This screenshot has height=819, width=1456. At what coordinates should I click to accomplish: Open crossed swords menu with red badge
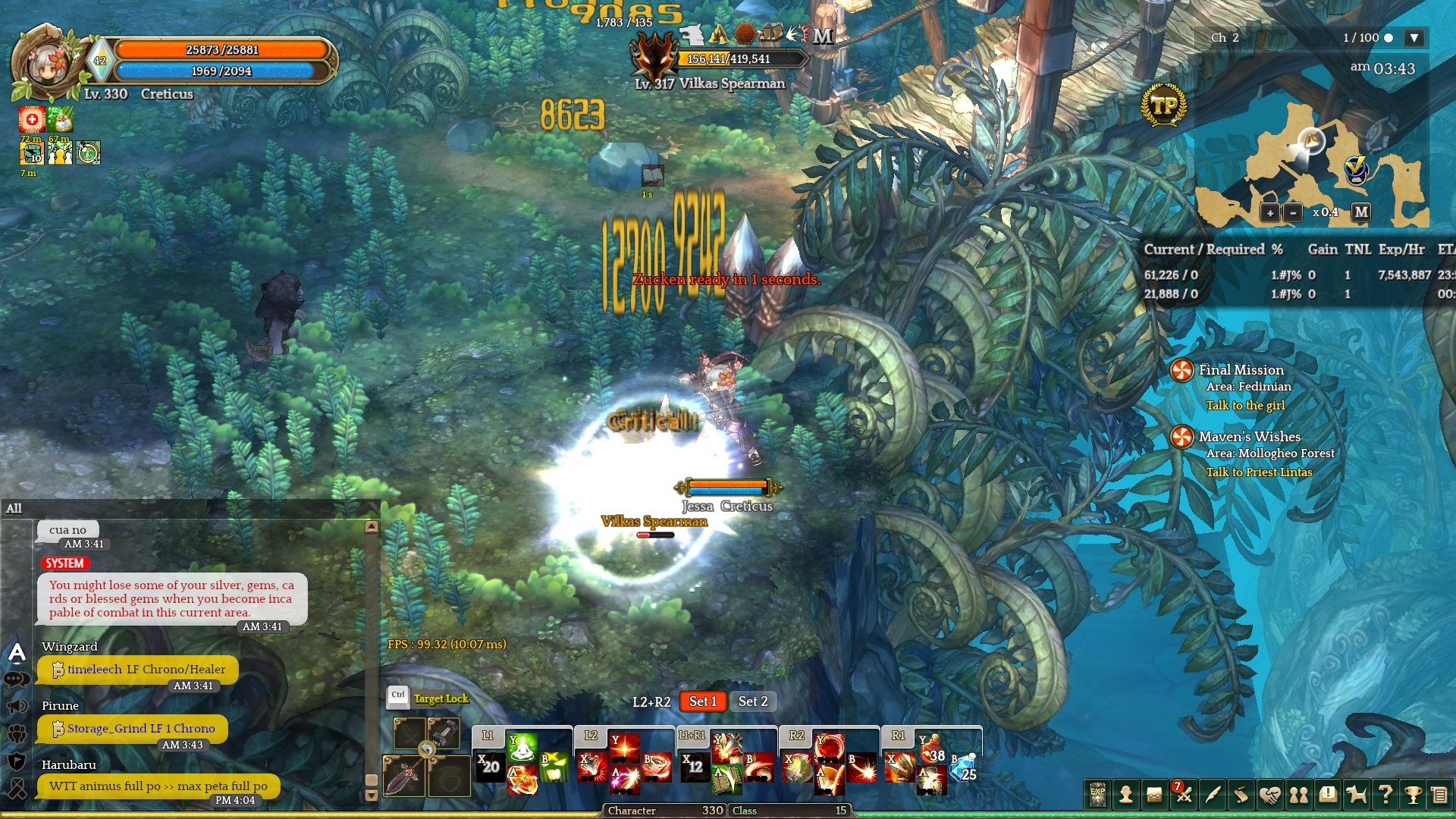coord(1183,795)
